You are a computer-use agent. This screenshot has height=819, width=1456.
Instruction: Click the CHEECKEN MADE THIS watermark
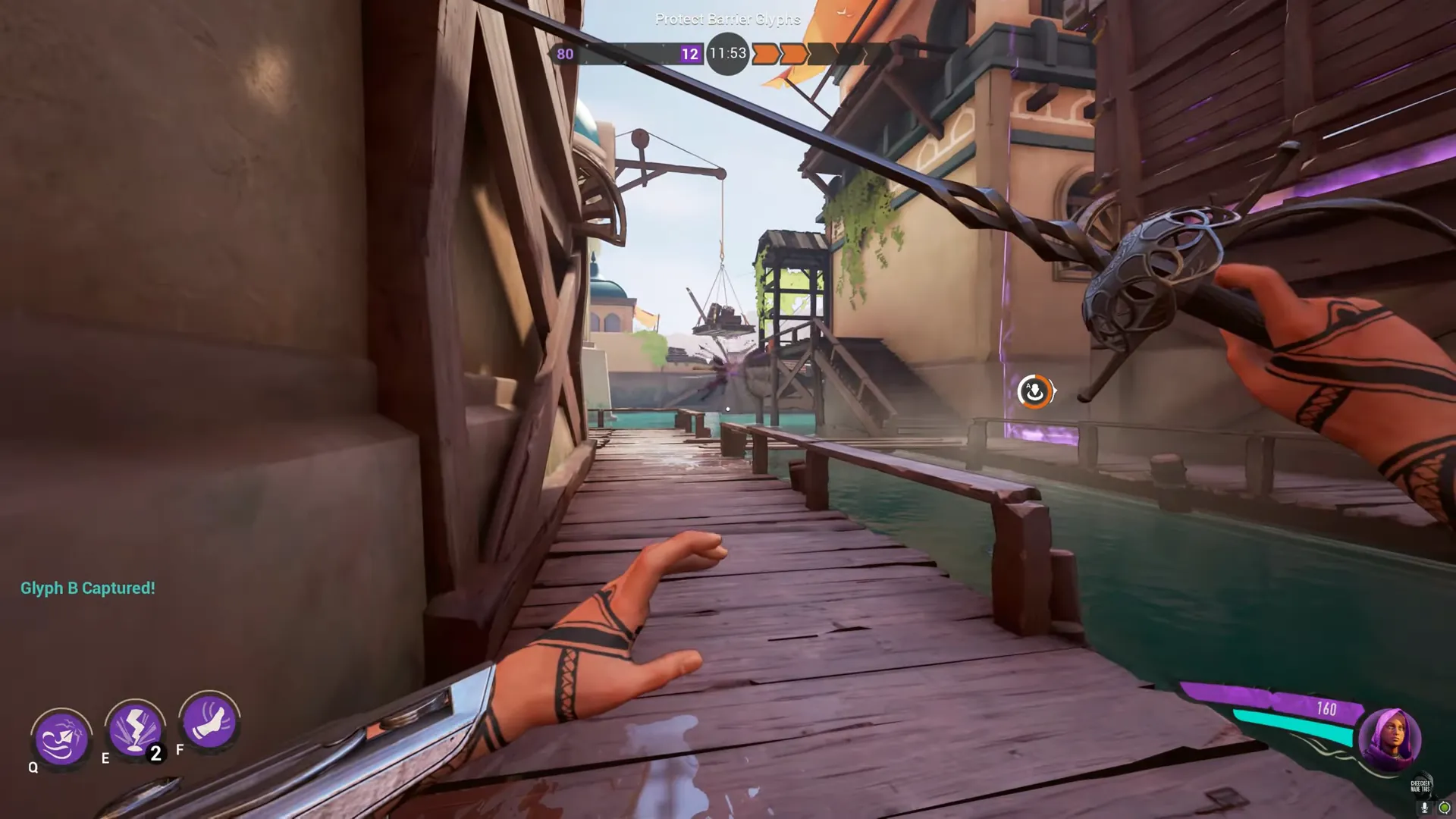coord(1420,786)
